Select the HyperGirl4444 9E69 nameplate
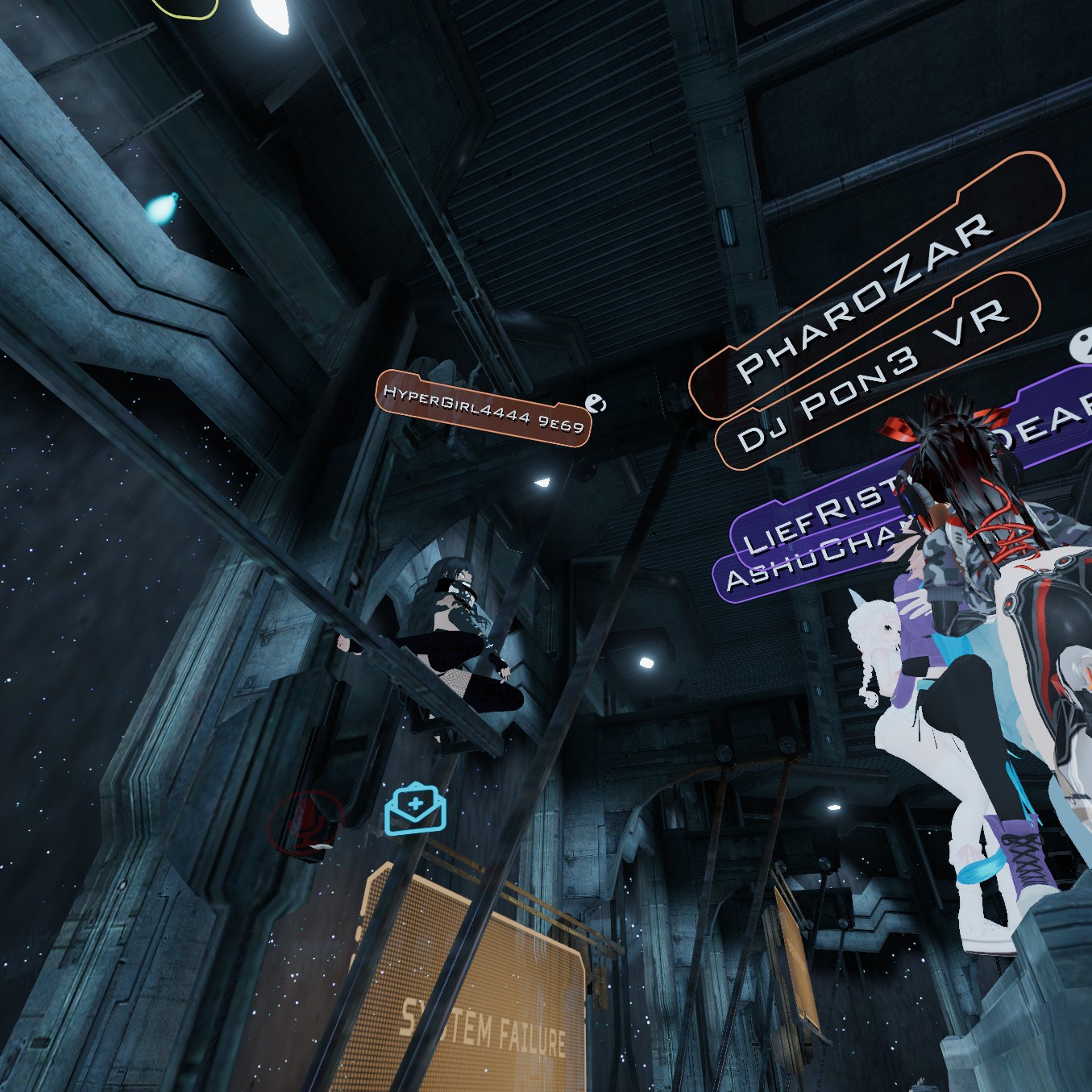The width and height of the screenshot is (1092, 1092). pyautogui.click(x=484, y=407)
